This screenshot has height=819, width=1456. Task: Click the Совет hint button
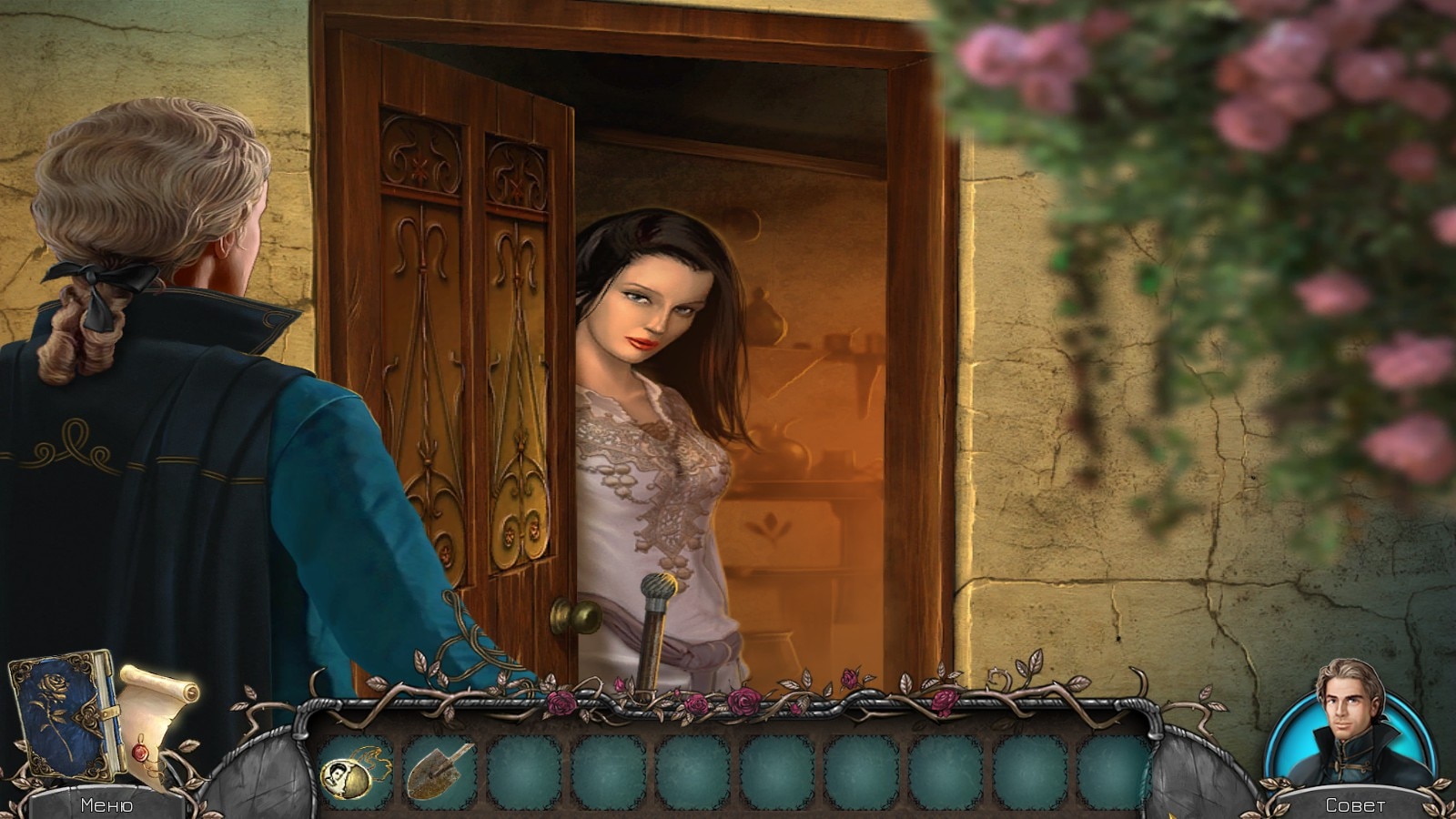[1355, 804]
